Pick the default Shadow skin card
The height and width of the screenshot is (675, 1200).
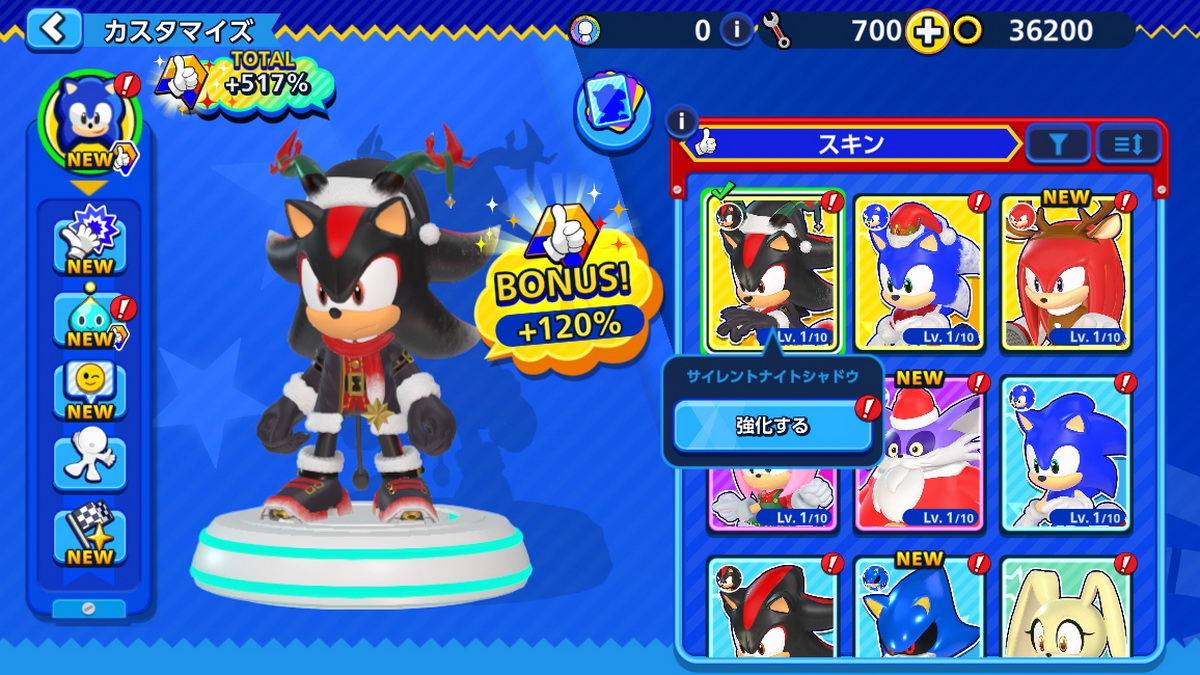[x=772, y=610]
